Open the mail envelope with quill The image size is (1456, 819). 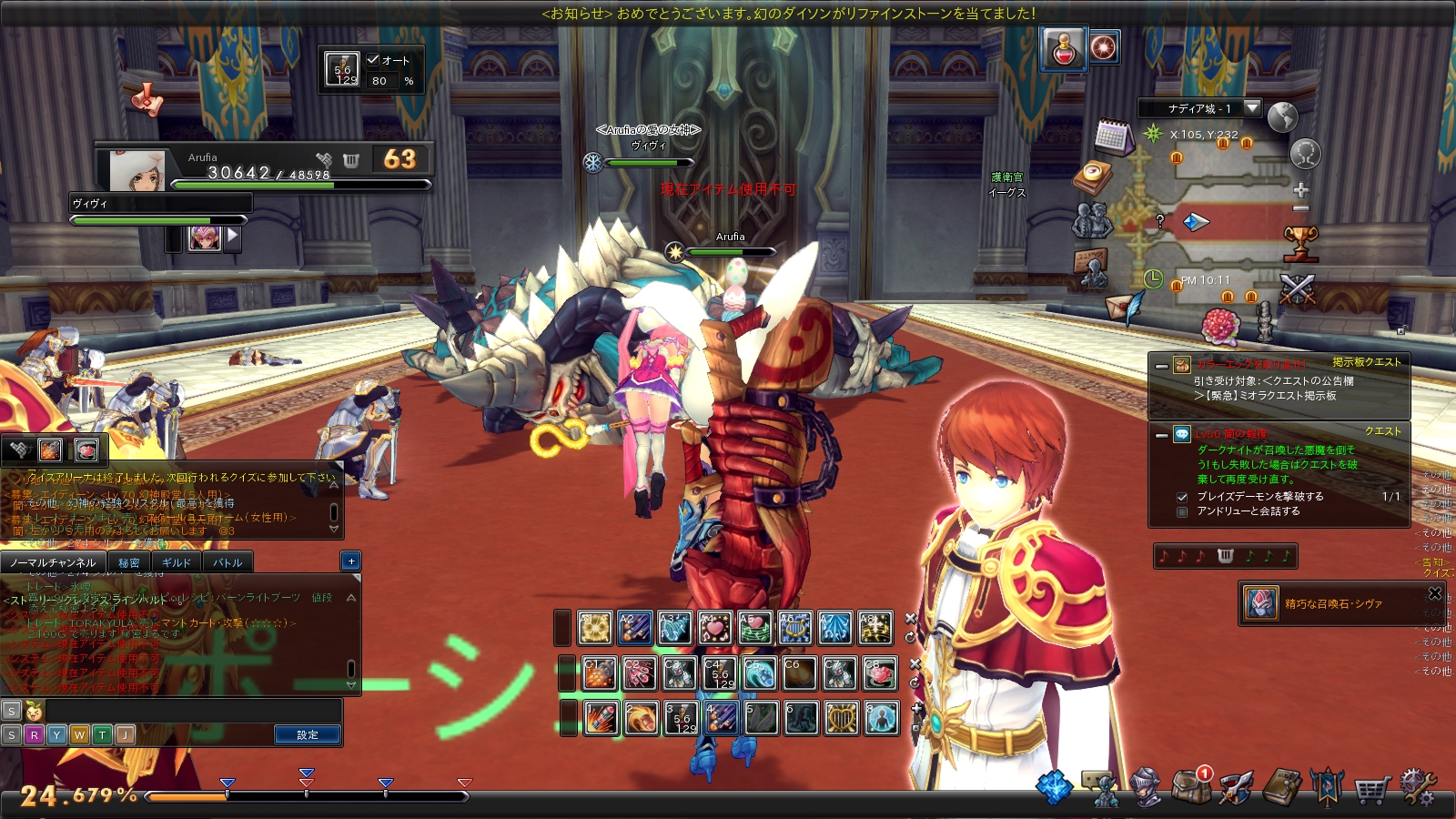click(x=1125, y=307)
